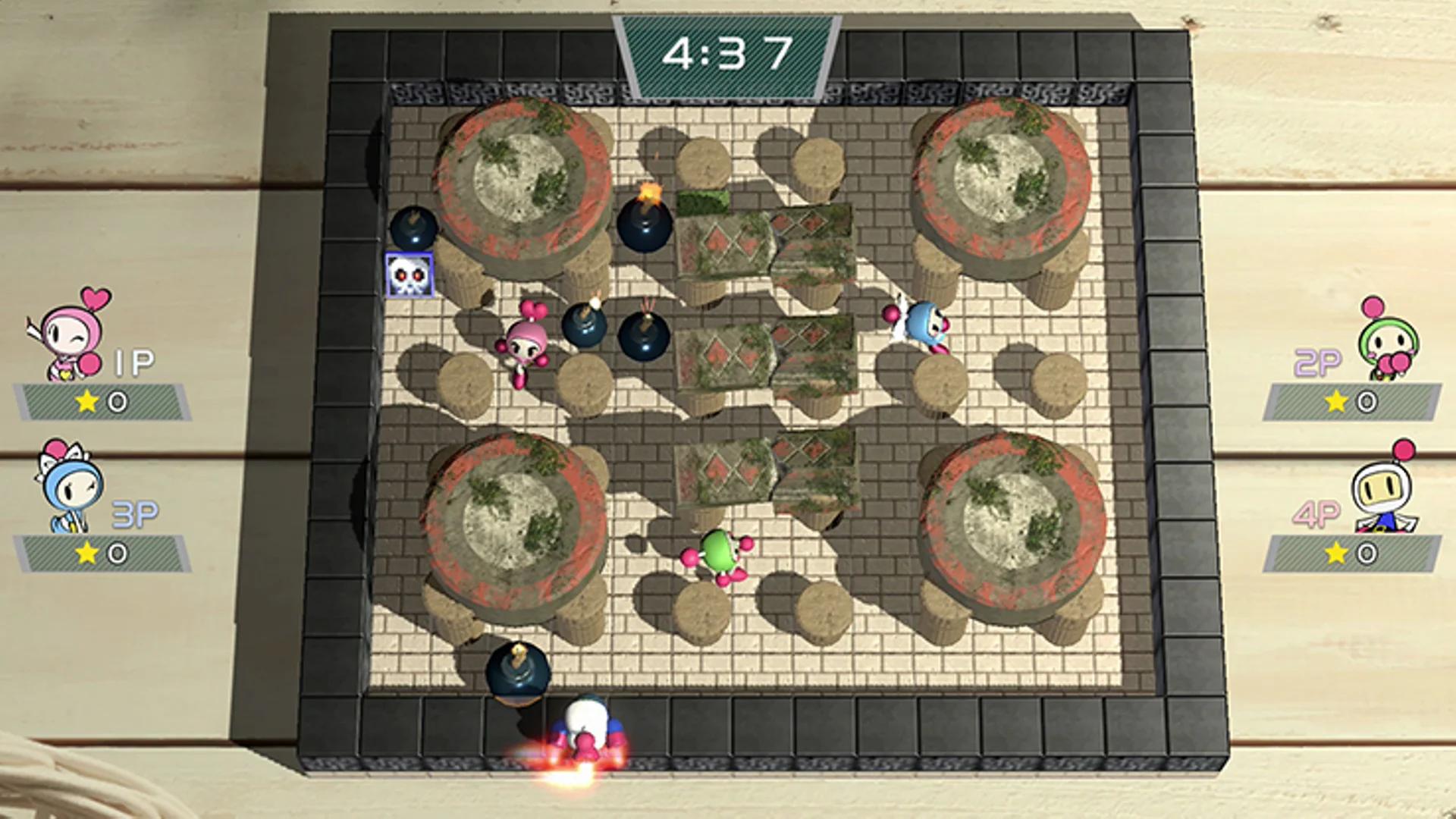Image resolution: width=1456 pixels, height=819 pixels.
Task: Click 1P's score progress bar
Action: [x=102, y=403]
